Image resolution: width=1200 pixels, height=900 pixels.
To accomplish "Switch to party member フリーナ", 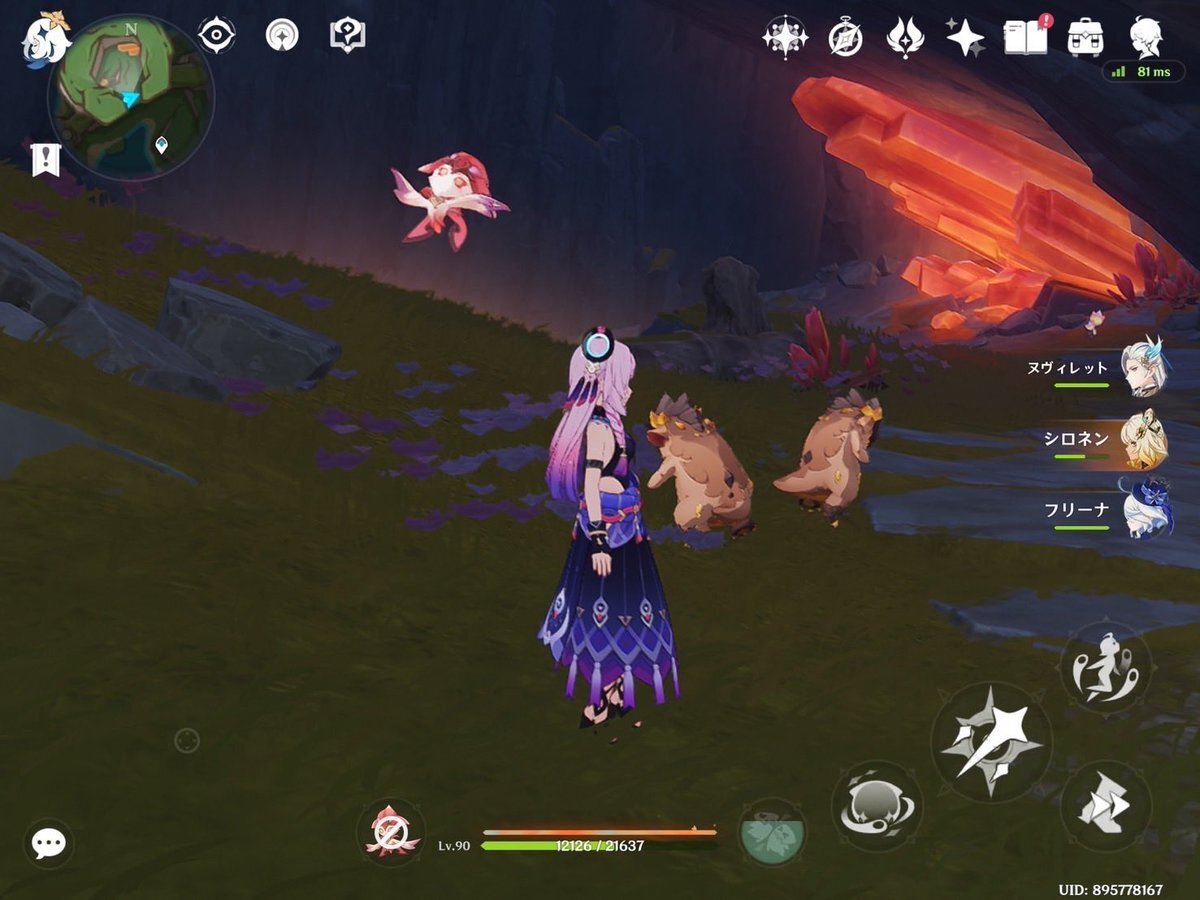I will [x=1142, y=509].
